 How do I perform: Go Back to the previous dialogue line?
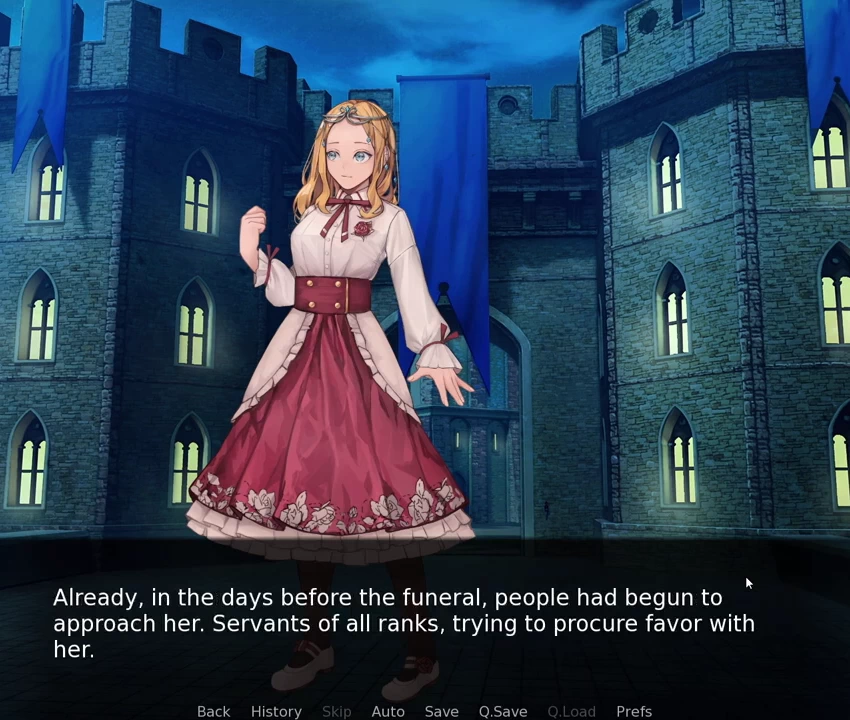(x=213, y=711)
